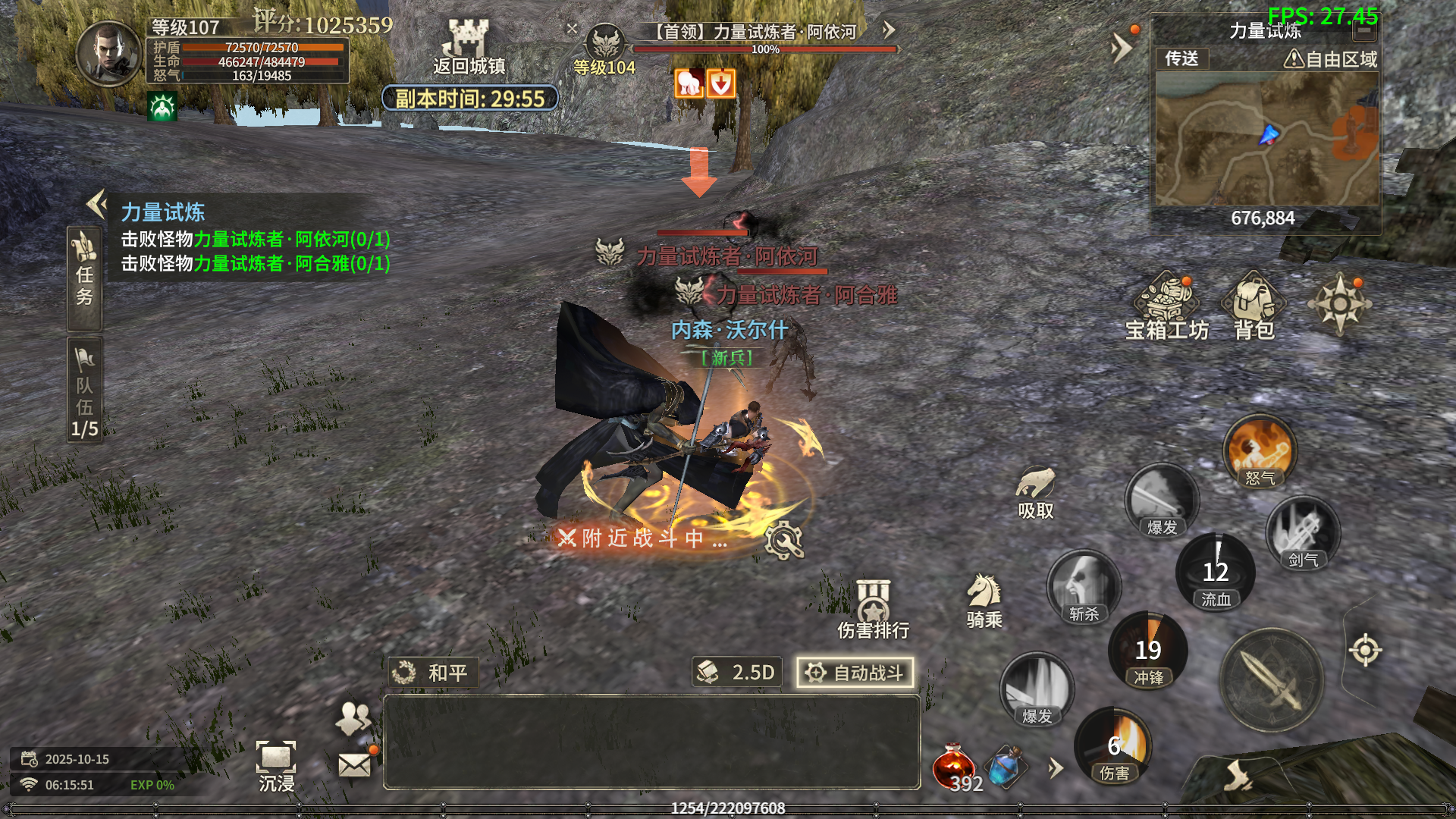
Task: Activate the 吸取 absorb skill
Action: [1035, 491]
